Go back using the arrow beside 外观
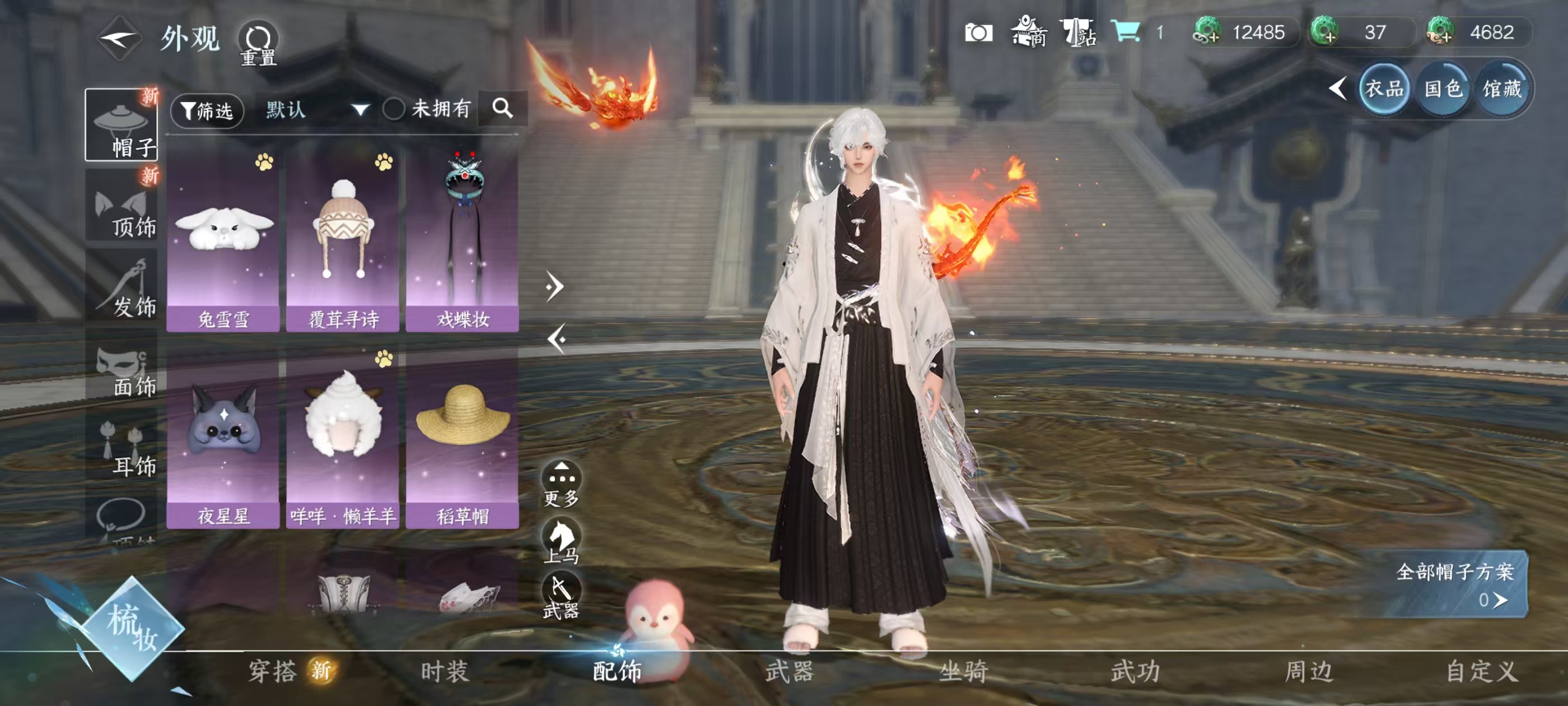This screenshot has width=1568, height=706. [120, 38]
